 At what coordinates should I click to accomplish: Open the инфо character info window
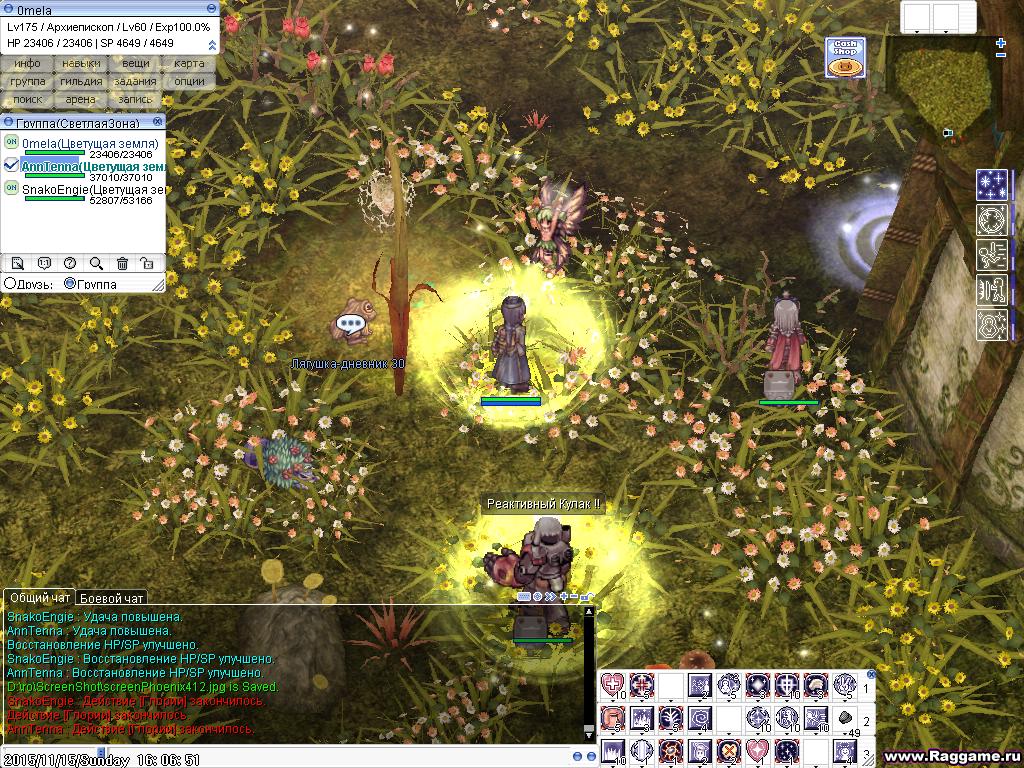coord(28,63)
